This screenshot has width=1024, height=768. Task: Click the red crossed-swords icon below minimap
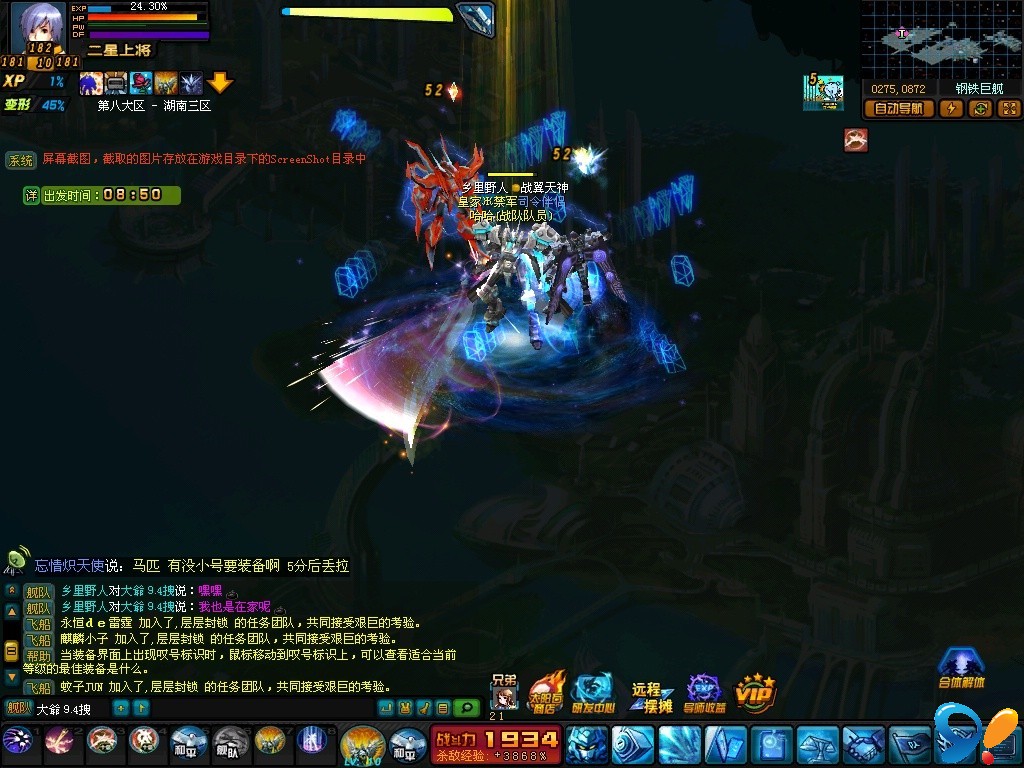(855, 140)
